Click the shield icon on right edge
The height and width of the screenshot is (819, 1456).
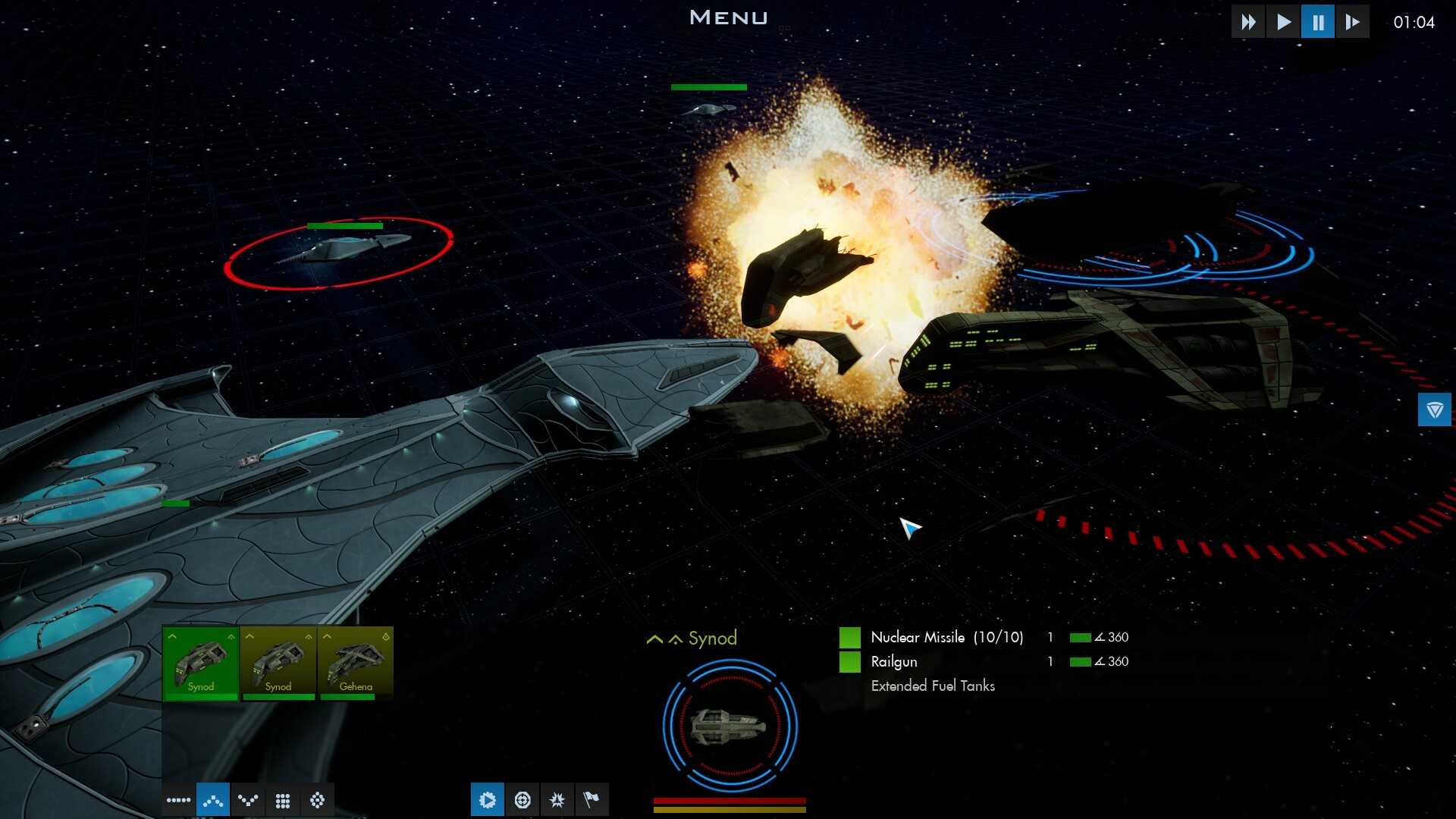pos(1433,409)
